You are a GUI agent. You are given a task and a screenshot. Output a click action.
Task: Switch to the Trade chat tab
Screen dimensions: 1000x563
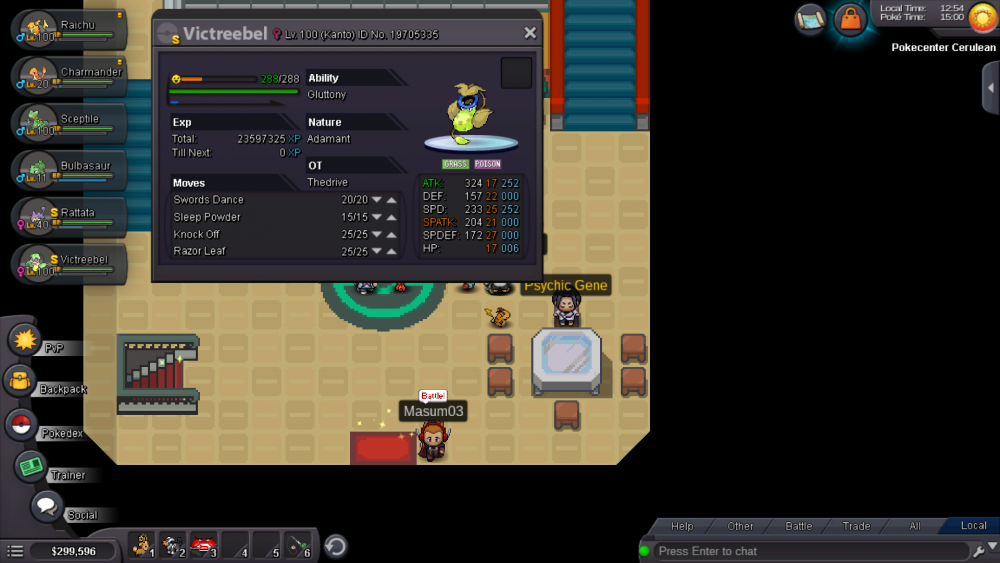(x=856, y=526)
